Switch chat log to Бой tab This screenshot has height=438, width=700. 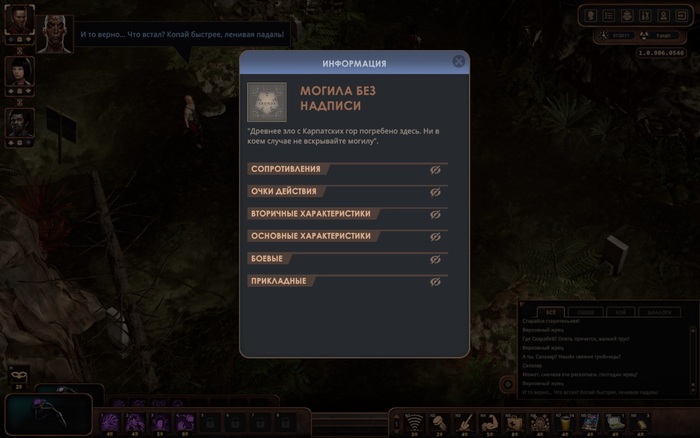pyautogui.click(x=620, y=312)
